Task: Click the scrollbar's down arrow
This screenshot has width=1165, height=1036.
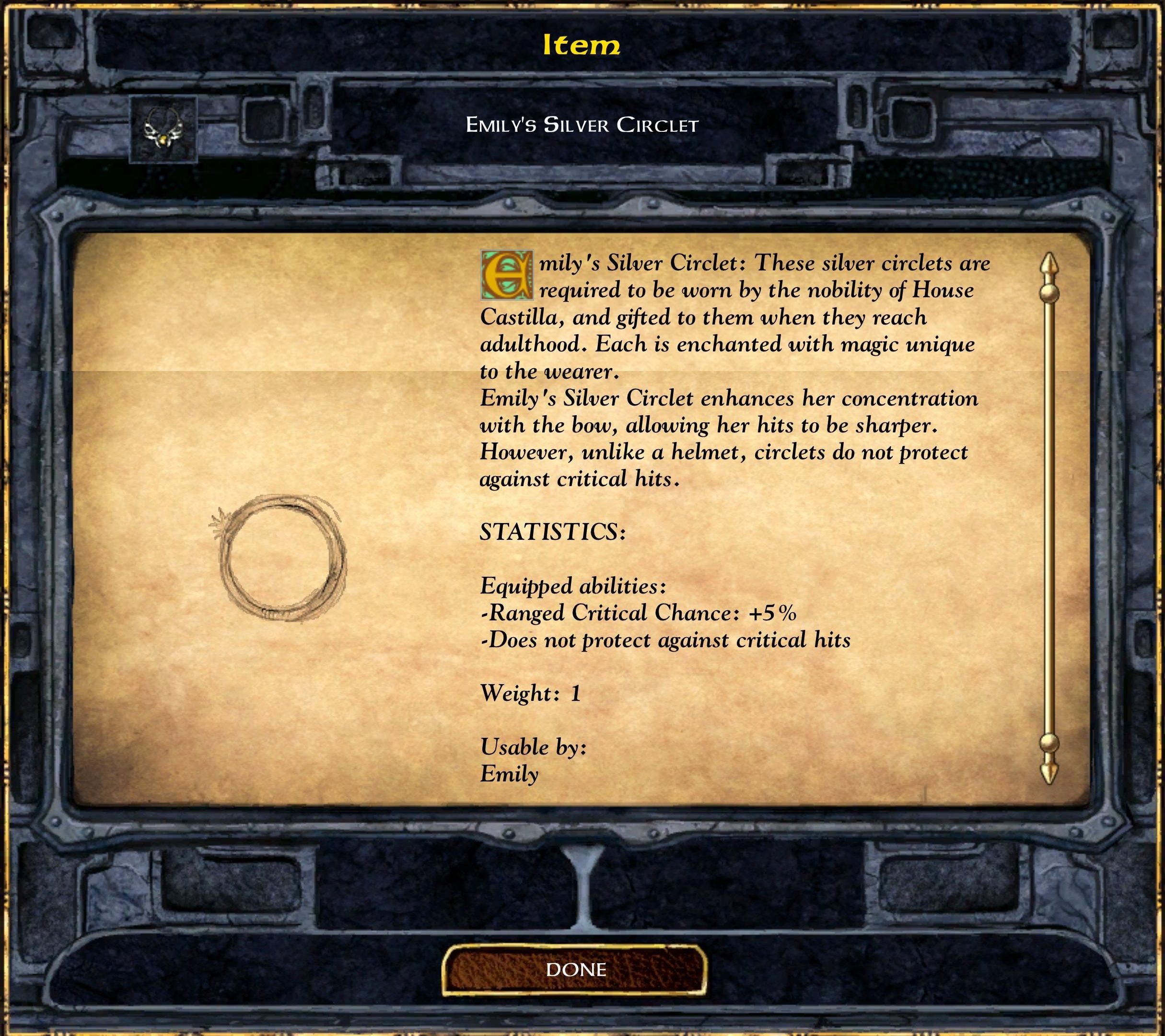Action: click(1049, 771)
